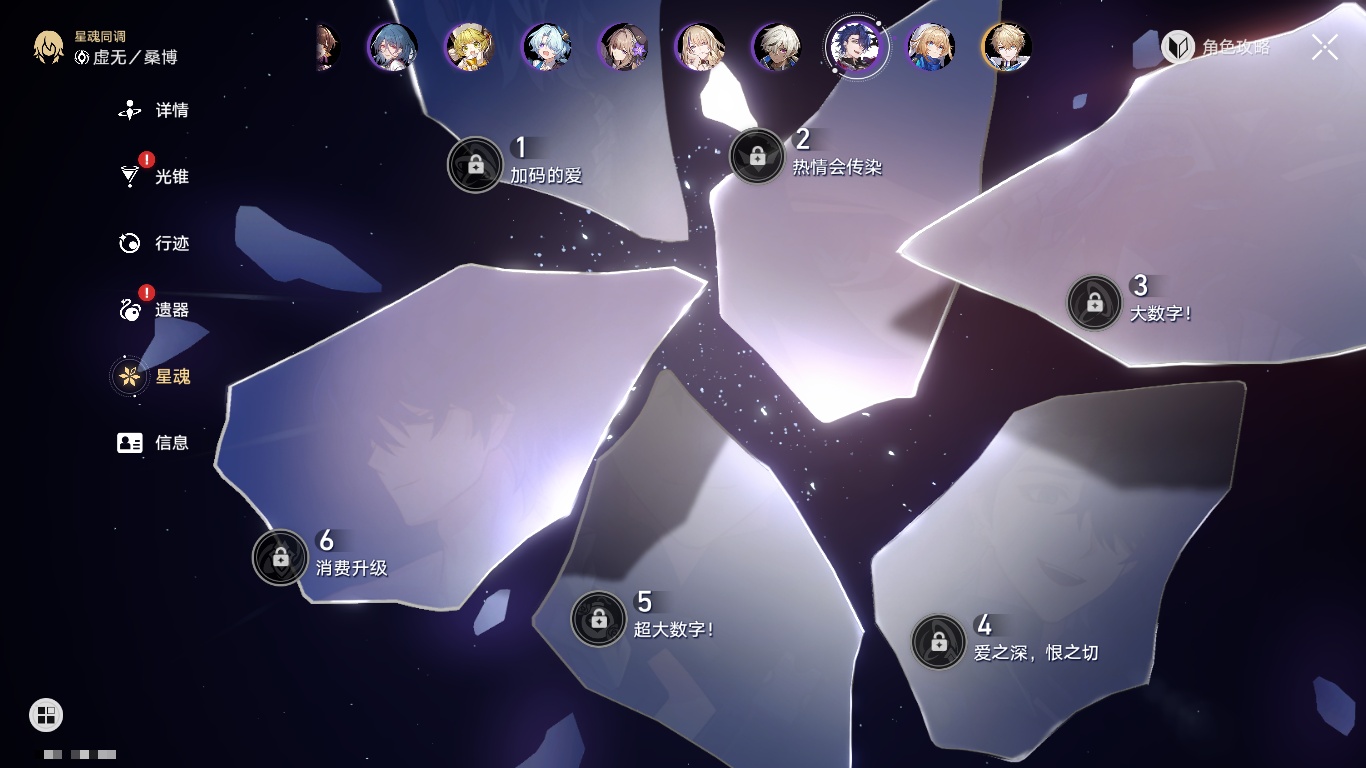Viewport: 1366px width, 768px height.
Task: Choose the blue-haired glasses character portrait
Action: [x=393, y=47]
